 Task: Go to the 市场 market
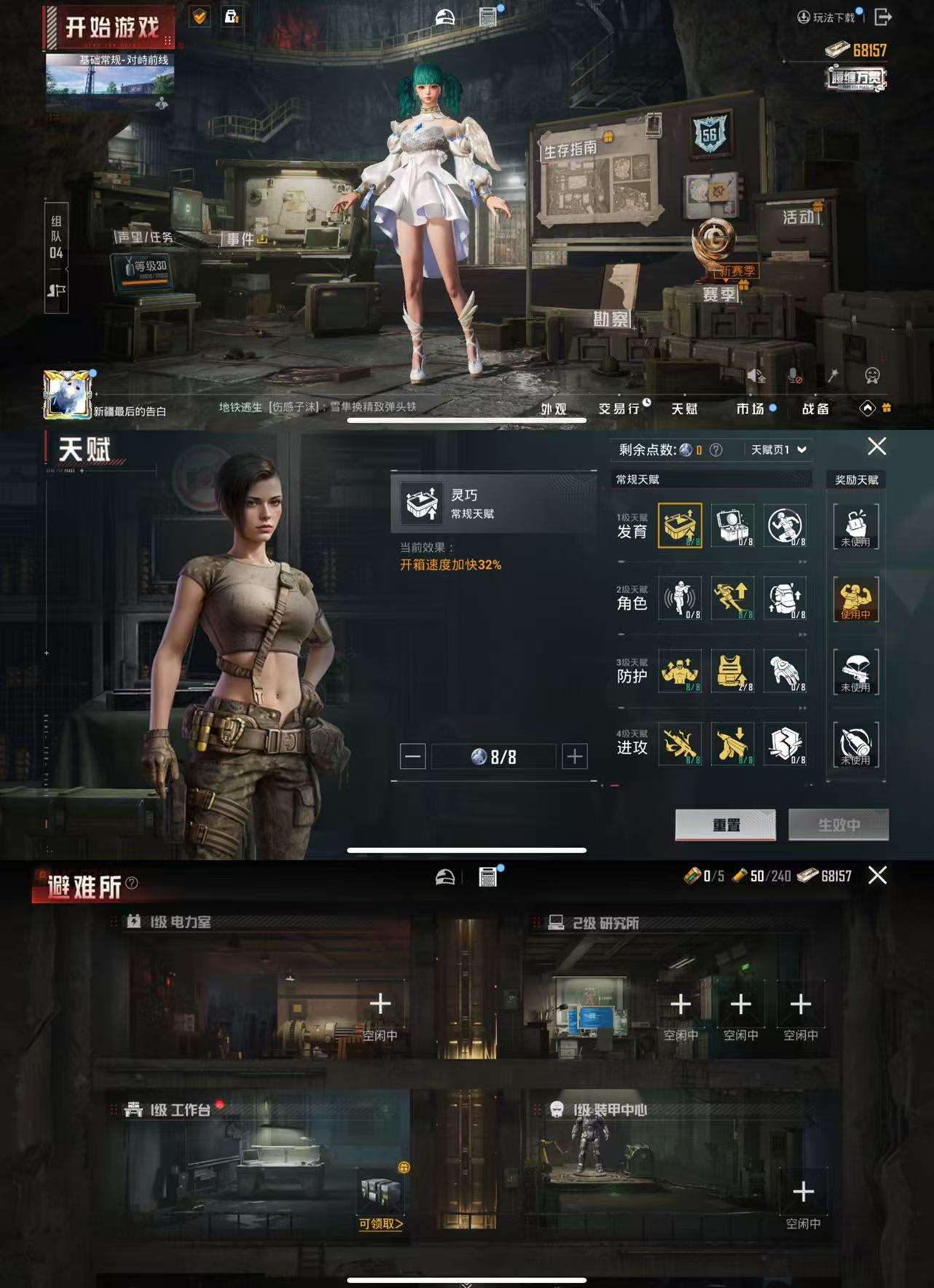coord(750,409)
